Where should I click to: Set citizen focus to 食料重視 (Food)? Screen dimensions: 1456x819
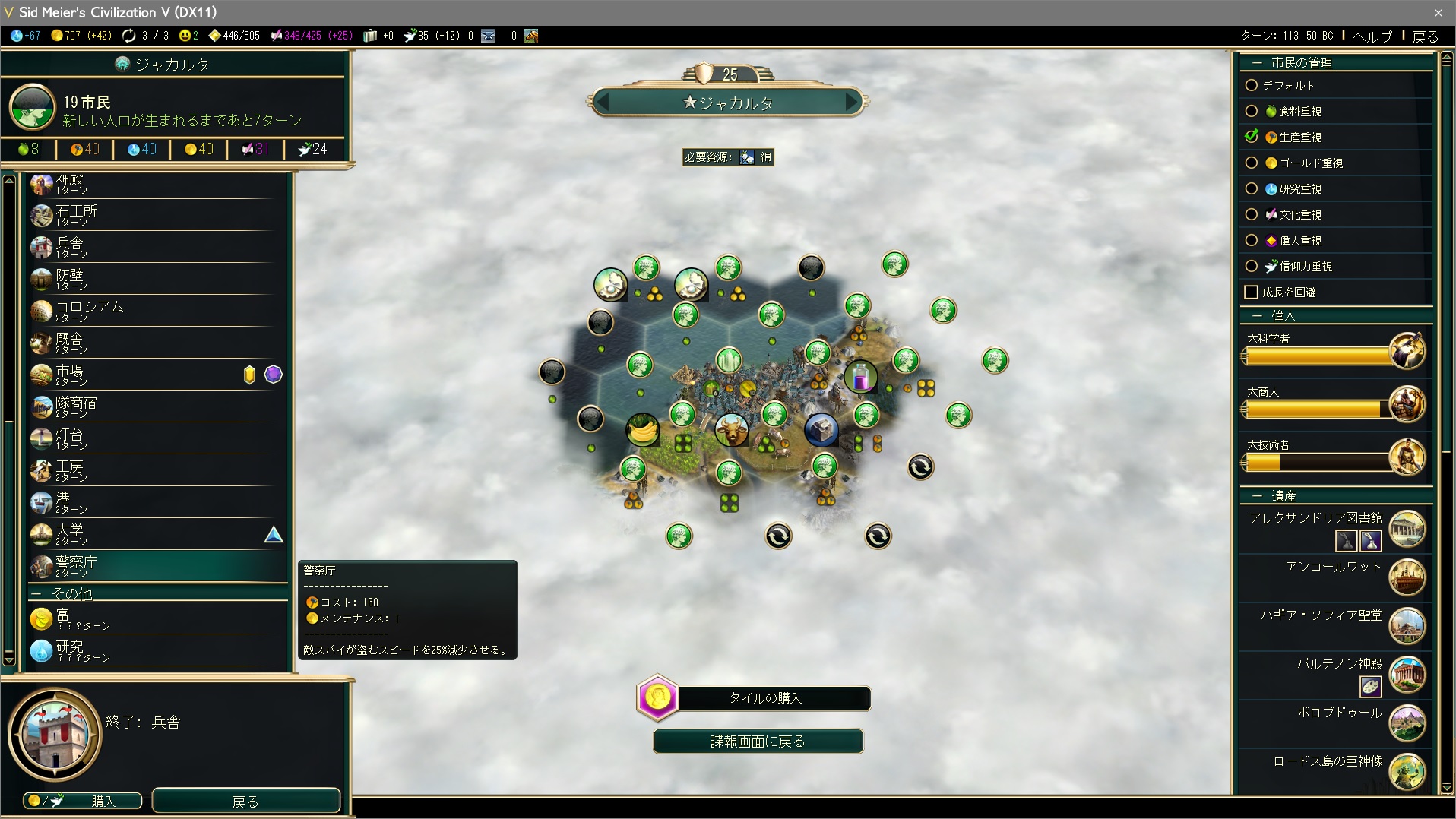coord(1252,111)
